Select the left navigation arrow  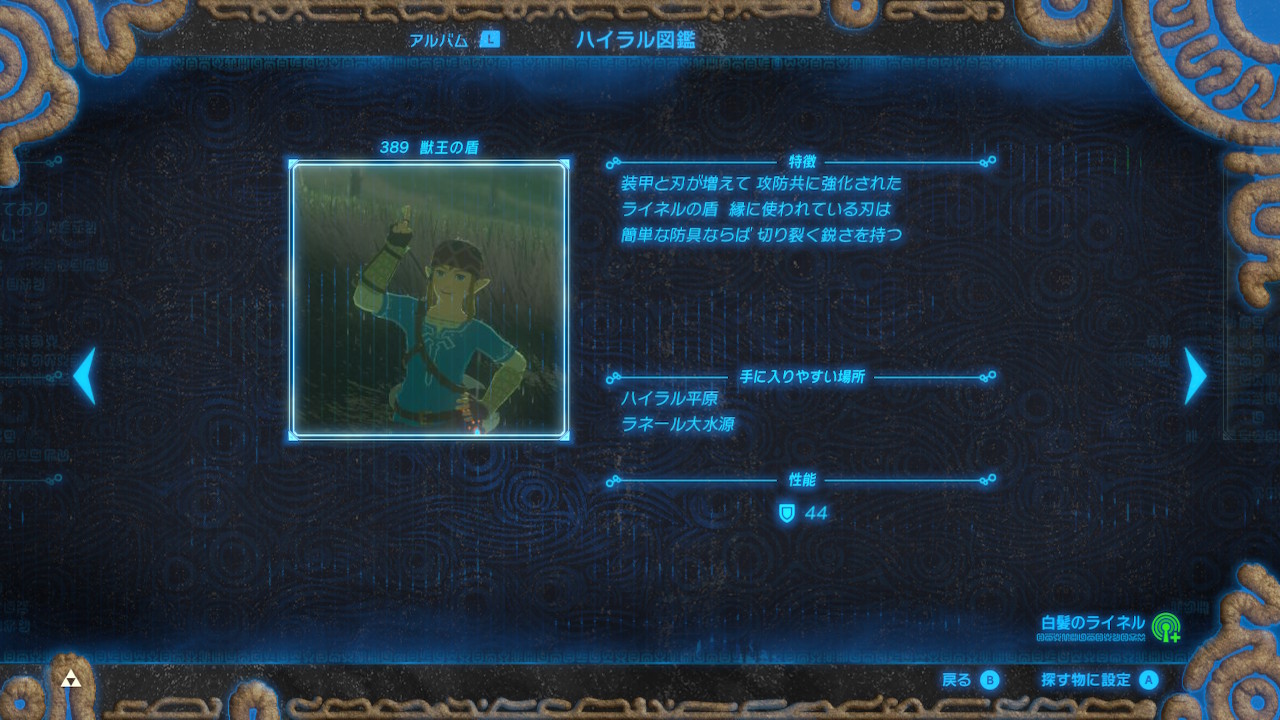pos(83,375)
